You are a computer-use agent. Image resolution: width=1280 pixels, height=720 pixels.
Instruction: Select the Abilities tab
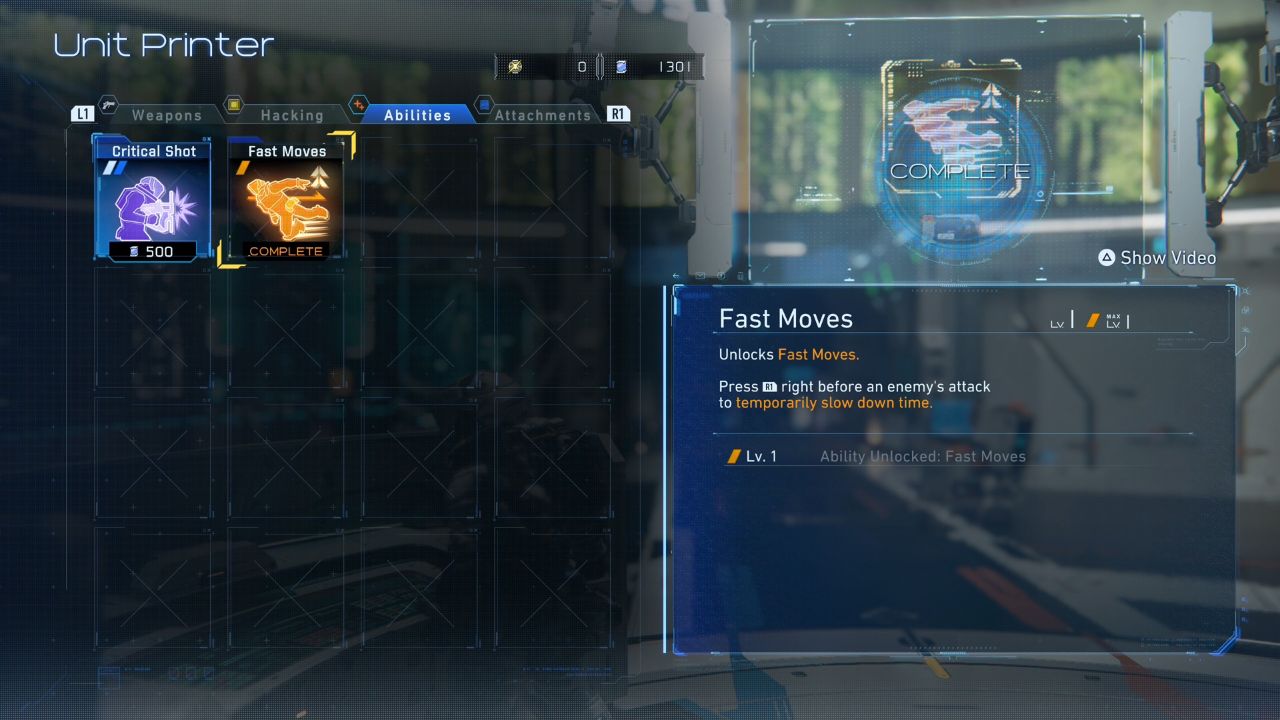tap(416, 115)
